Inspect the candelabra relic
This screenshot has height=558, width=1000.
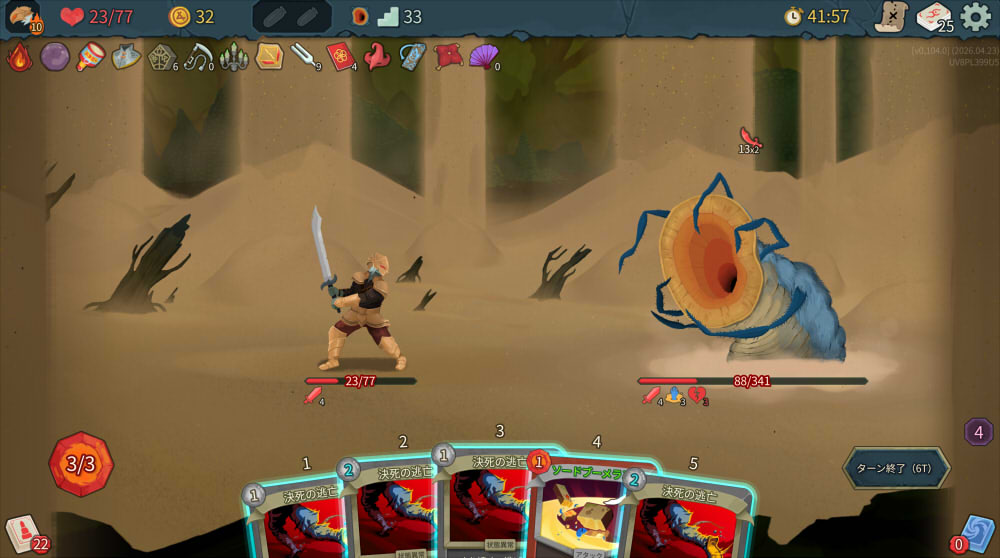coord(233,57)
